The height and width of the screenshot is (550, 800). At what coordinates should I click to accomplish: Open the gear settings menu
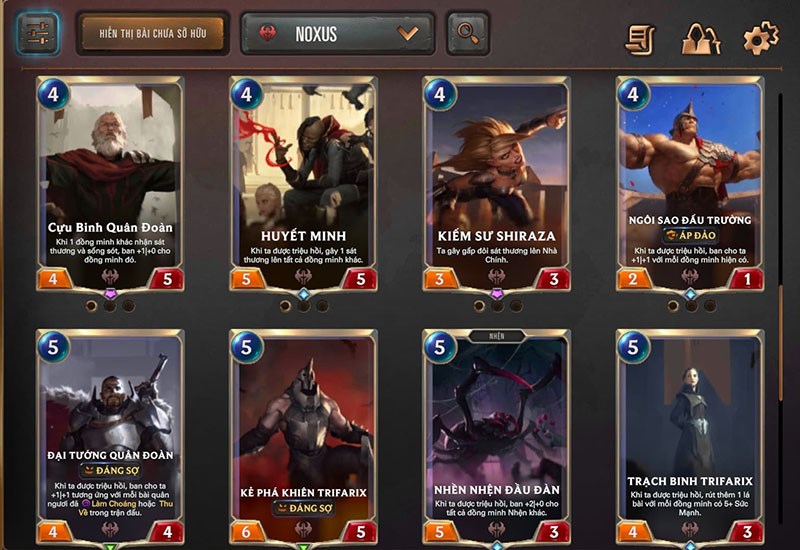point(760,38)
